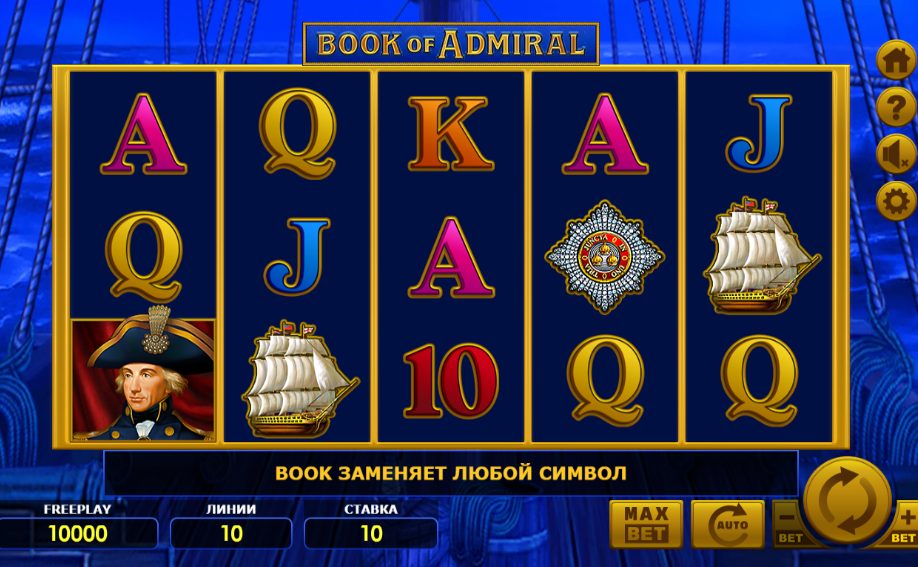Spin the reels with the round arrow button
The height and width of the screenshot is (567, 918).
tap(846, 499)
